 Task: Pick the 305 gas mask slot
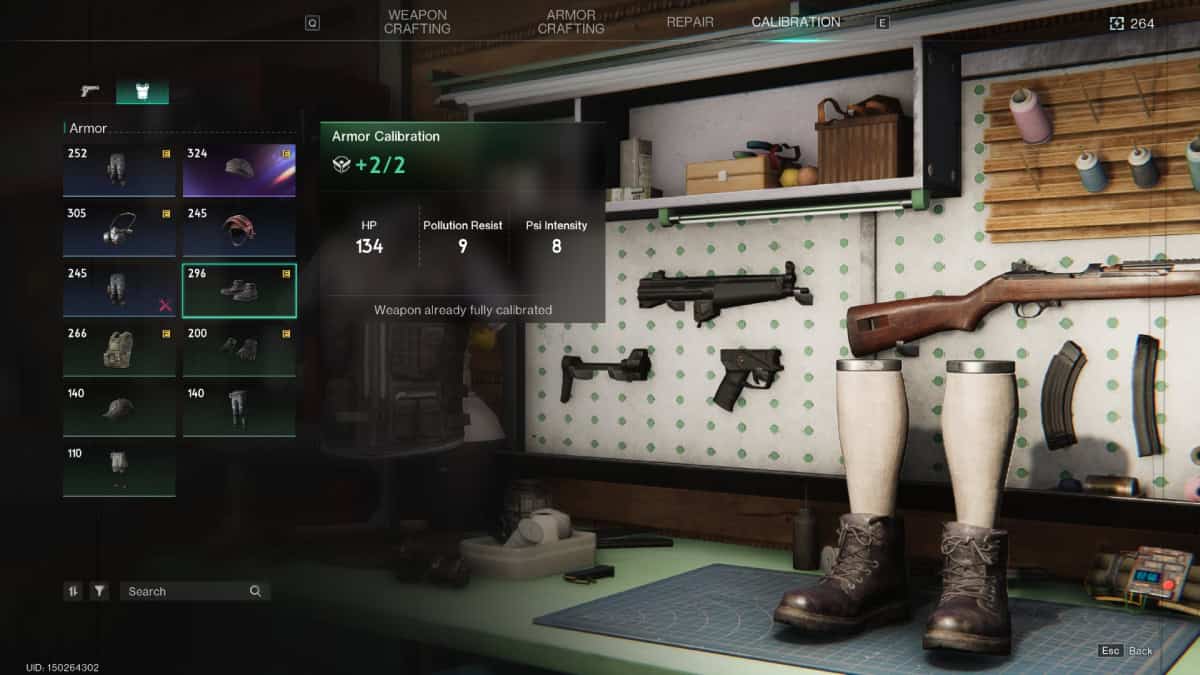119,230
